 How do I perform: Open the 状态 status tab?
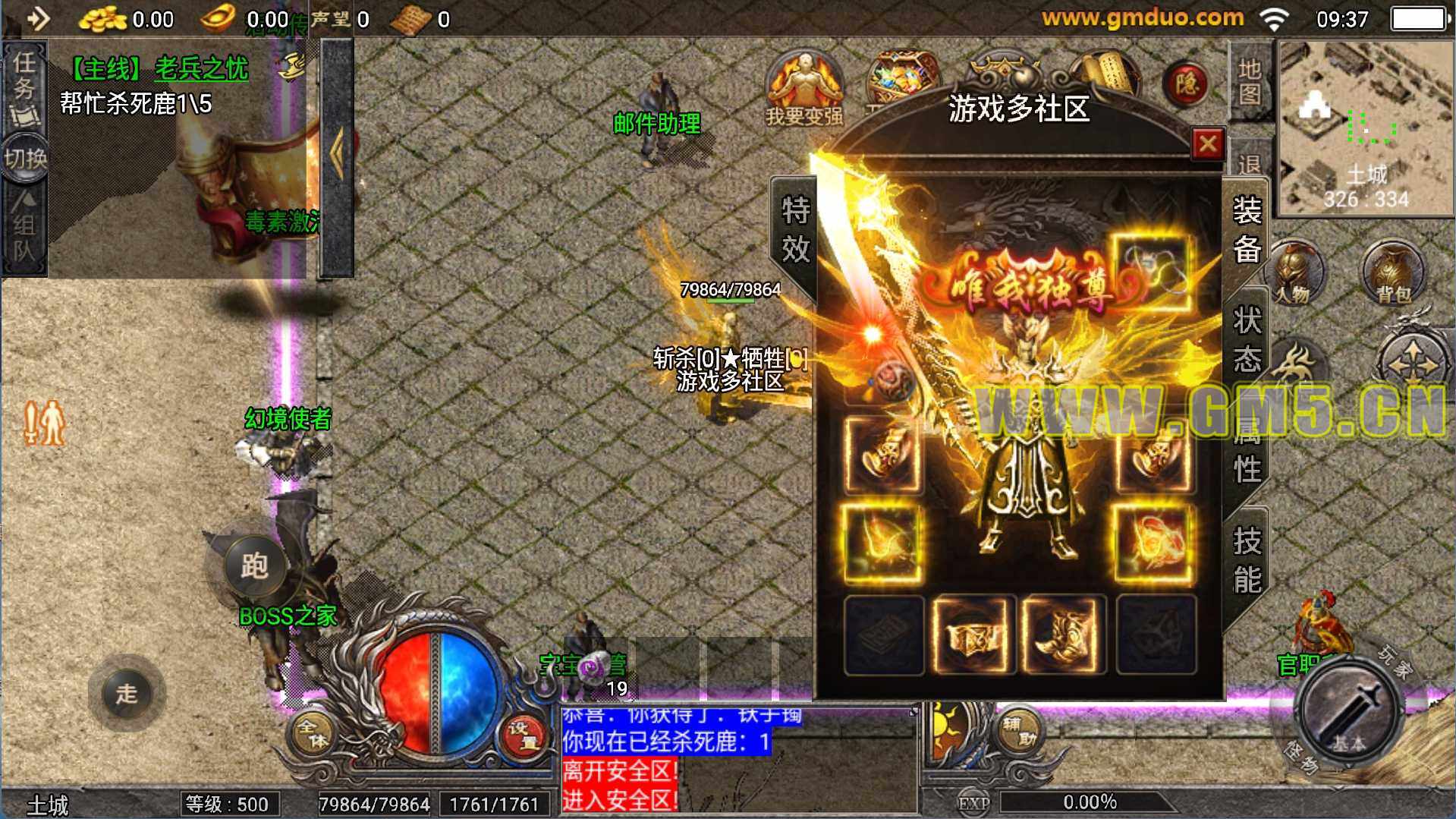pos(1247,339)
